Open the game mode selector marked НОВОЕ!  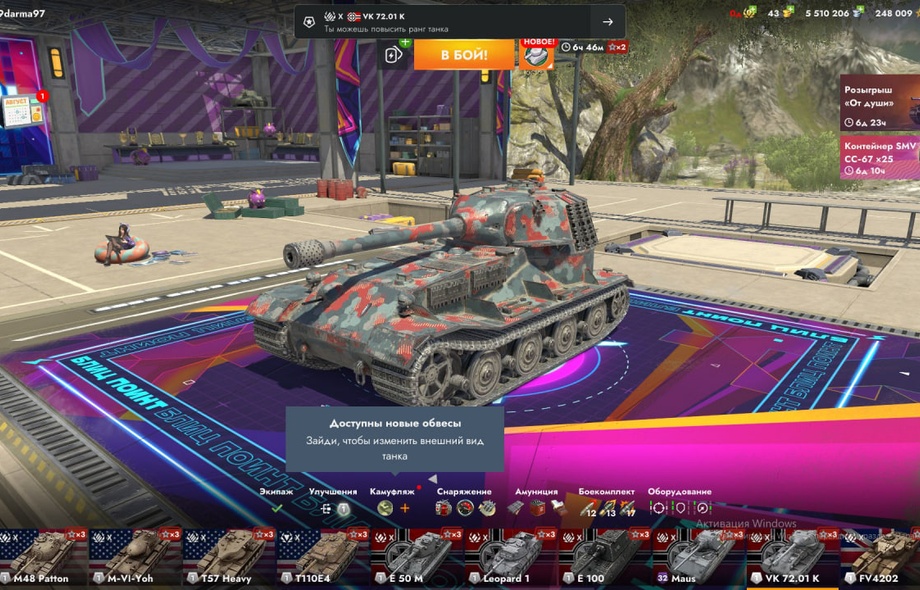click(537, 54)
